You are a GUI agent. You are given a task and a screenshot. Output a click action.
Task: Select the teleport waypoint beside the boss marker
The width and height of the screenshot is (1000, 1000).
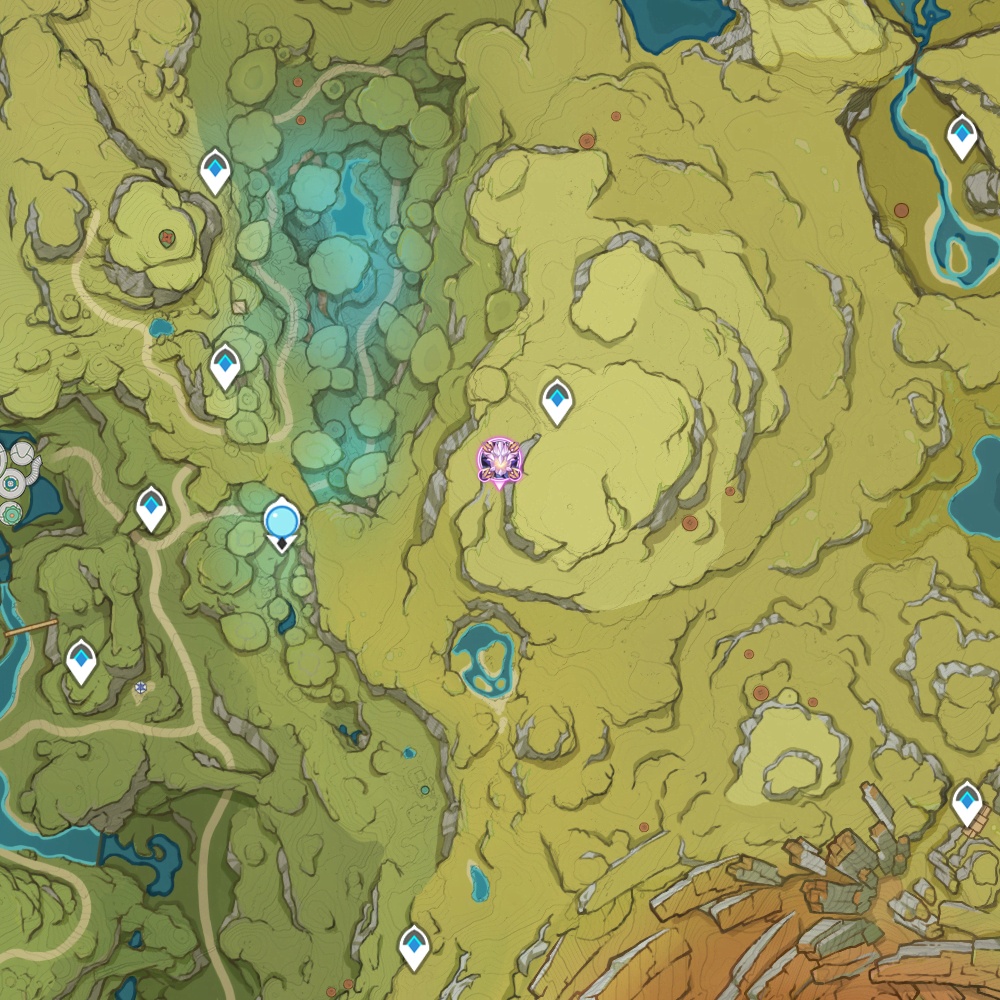[x=557, y=401]
